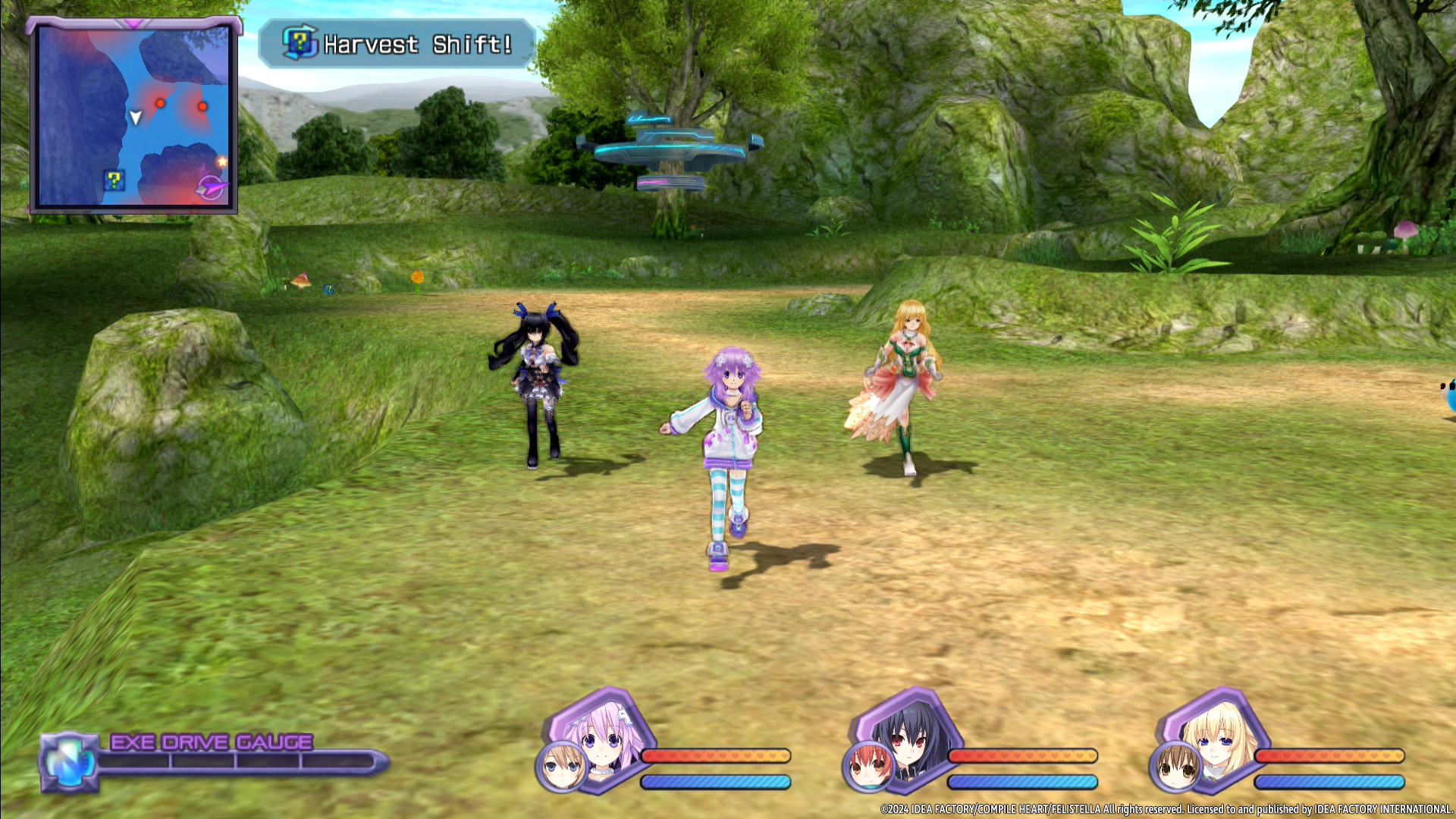
Task: Click the IDEA FACTORY copyright text
Action: [1168, 809]
